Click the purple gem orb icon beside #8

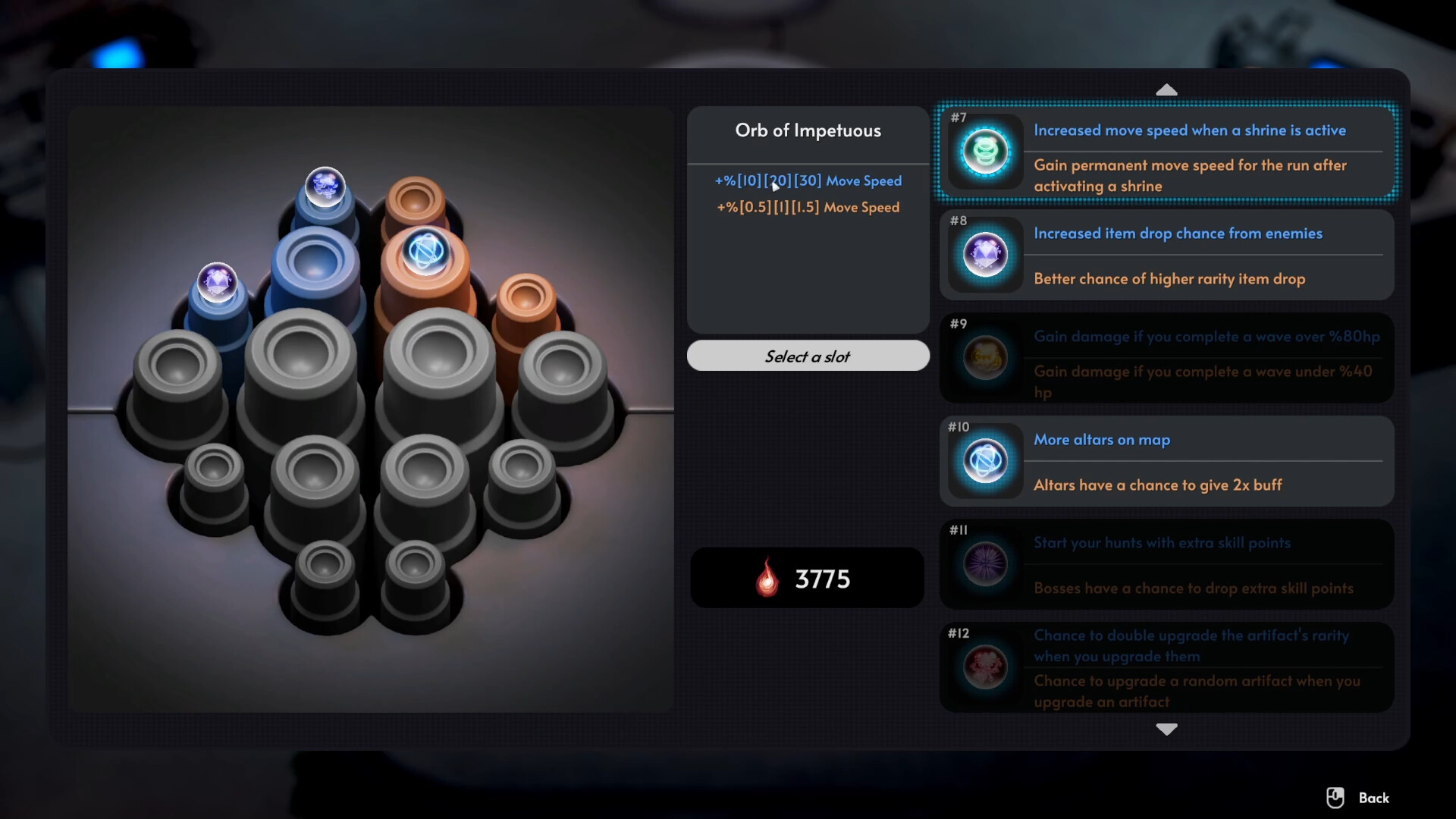(984, 256)
